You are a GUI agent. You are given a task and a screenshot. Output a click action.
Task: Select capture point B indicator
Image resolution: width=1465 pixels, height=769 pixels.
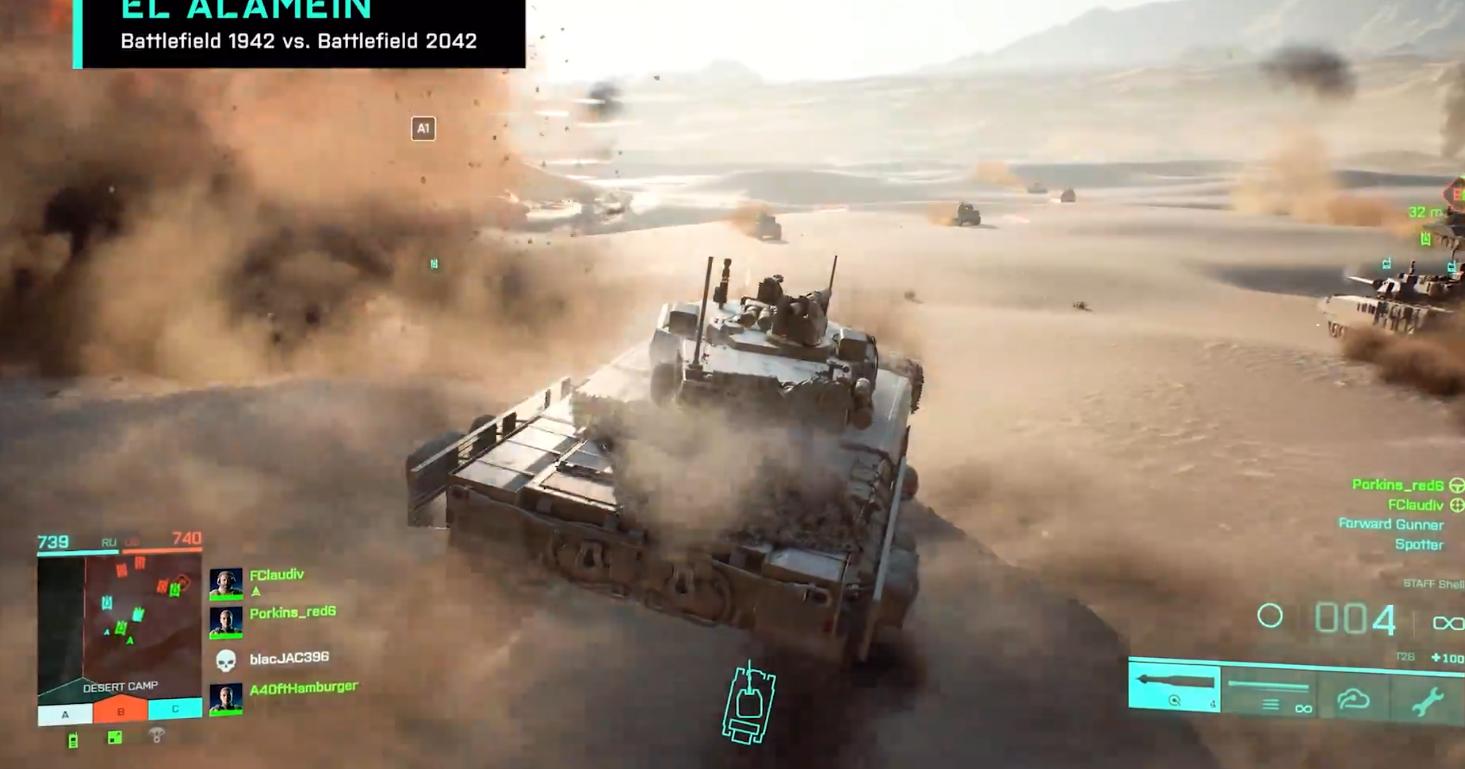(x=120, y=712)
